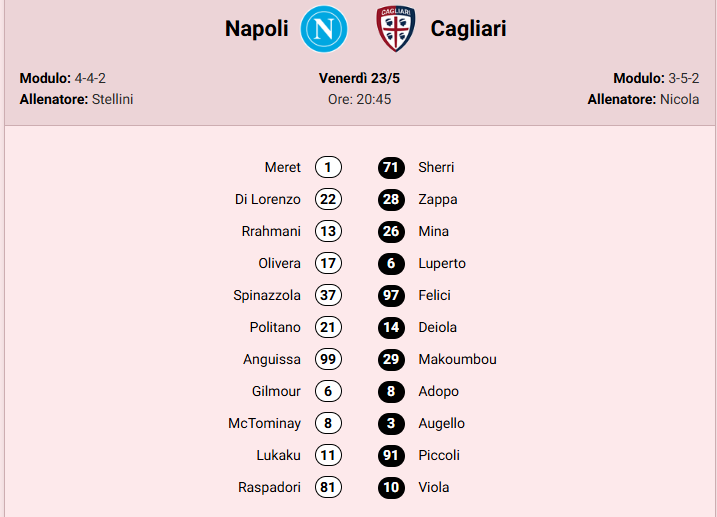The image size is (717, 517).
Task: Select the Cagliari team name
Action: click(468, 29)
